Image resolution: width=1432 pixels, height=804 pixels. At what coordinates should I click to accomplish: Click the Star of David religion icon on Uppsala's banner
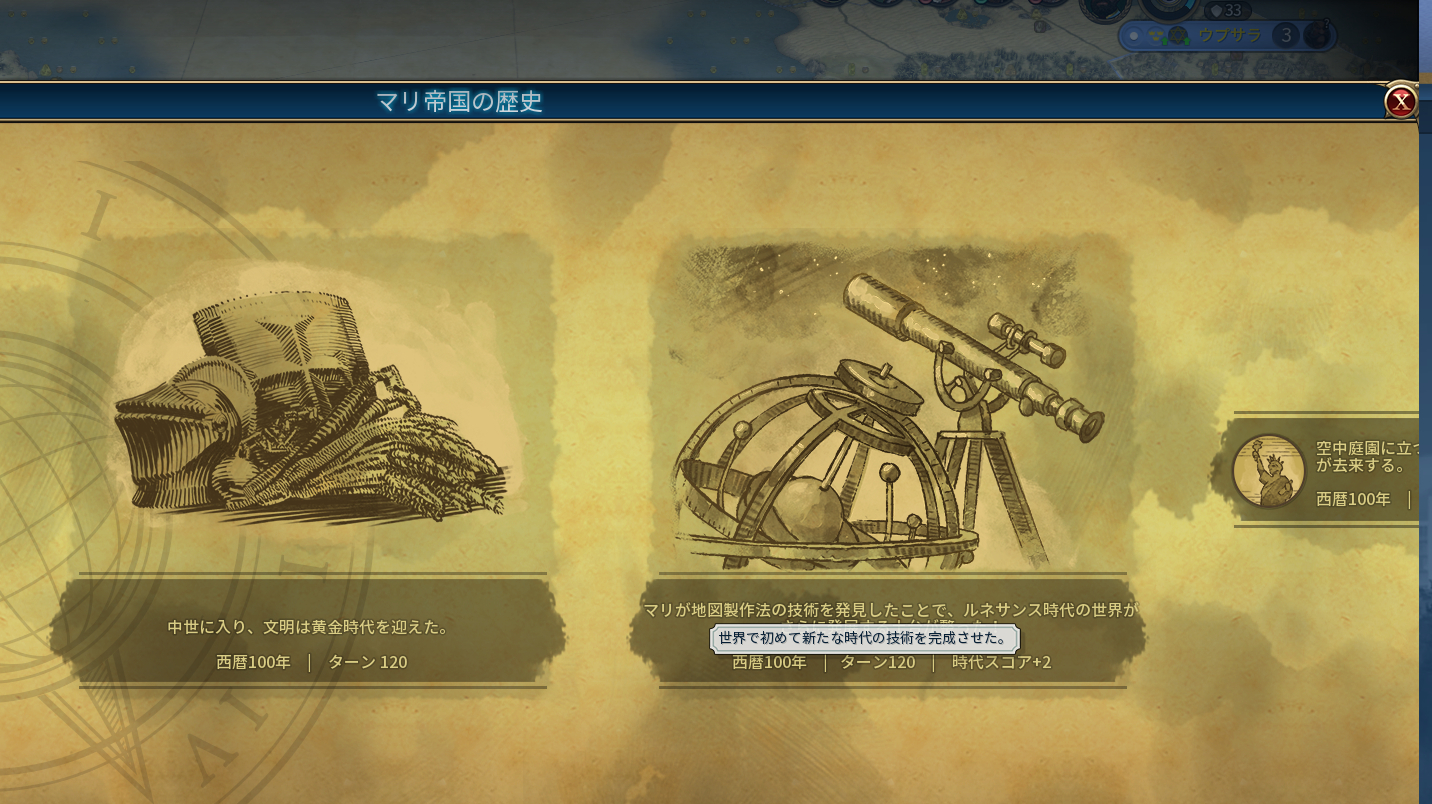pos(1179,36)
